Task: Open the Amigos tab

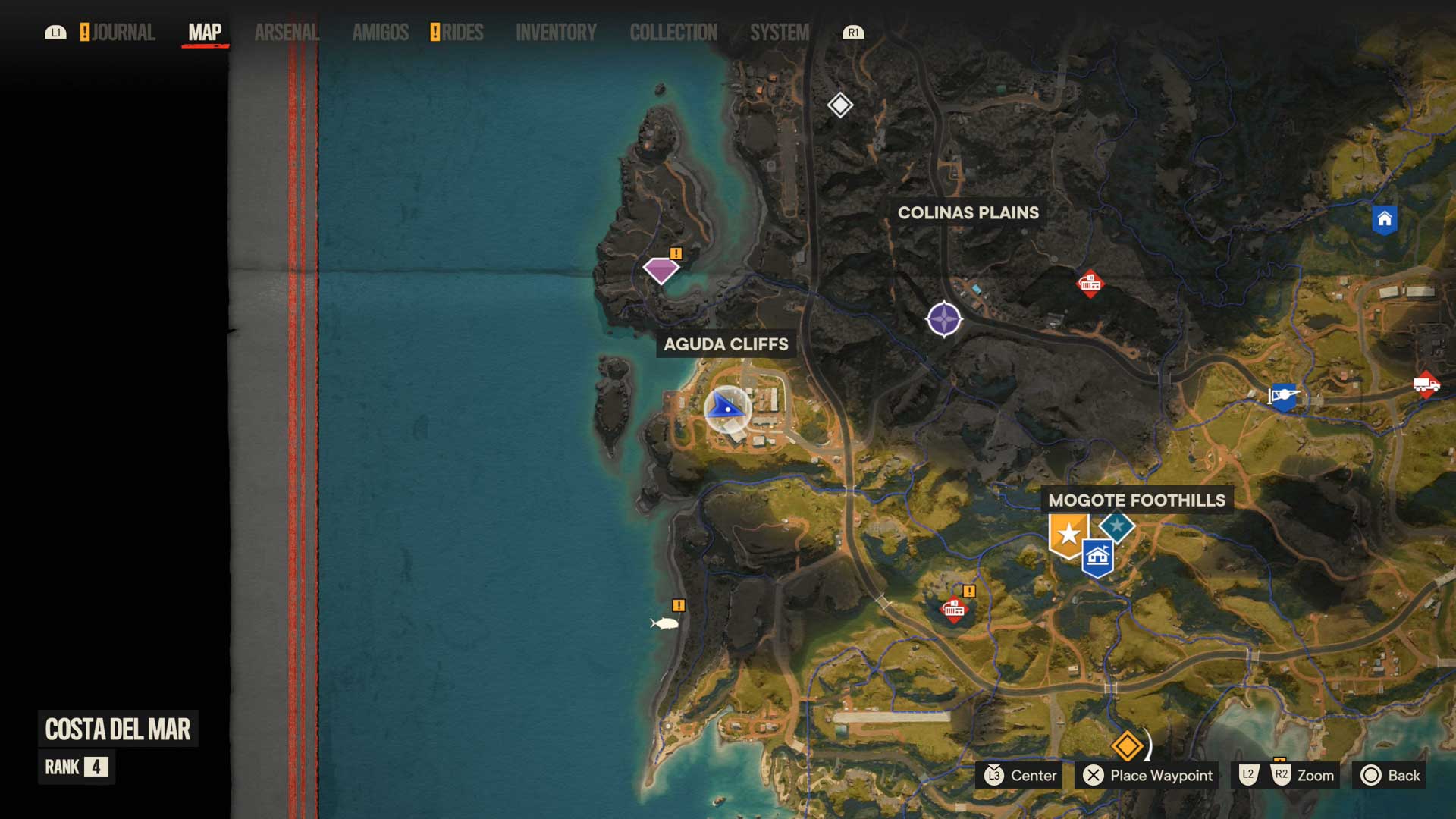Action: (380, 33)
